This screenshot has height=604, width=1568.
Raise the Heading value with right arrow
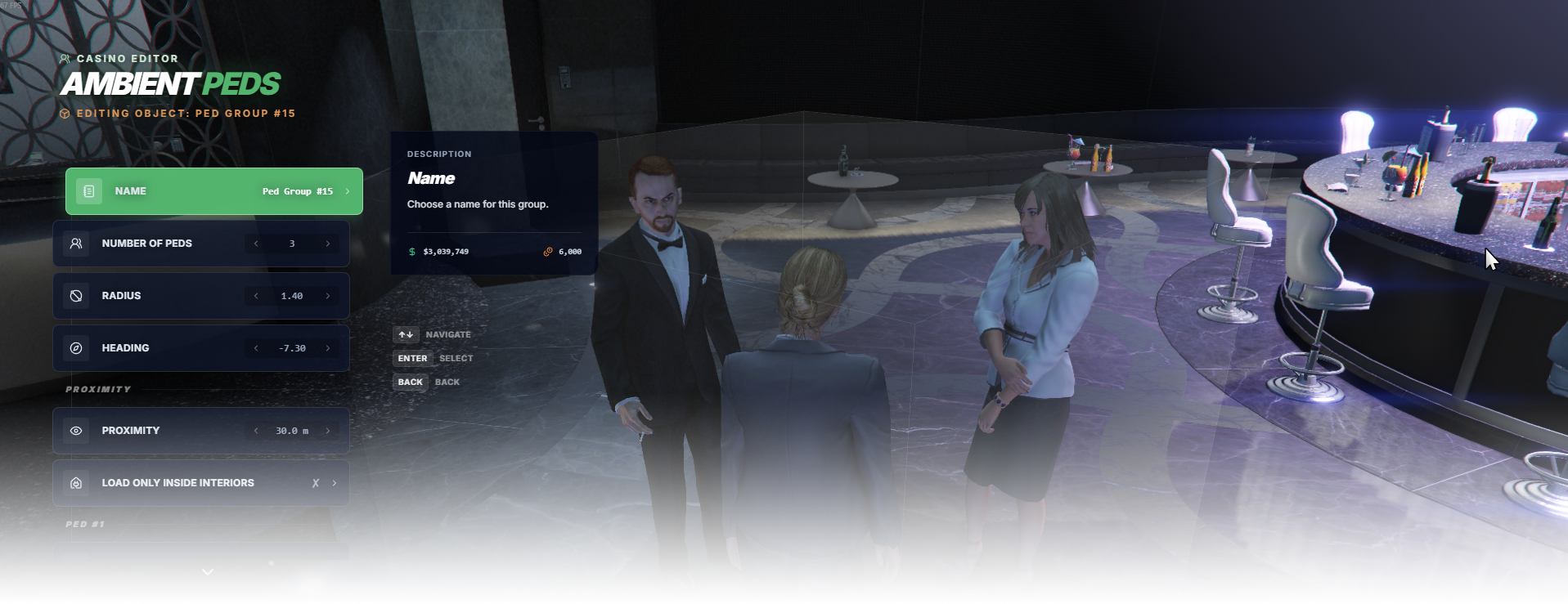[x=328, y=348]
